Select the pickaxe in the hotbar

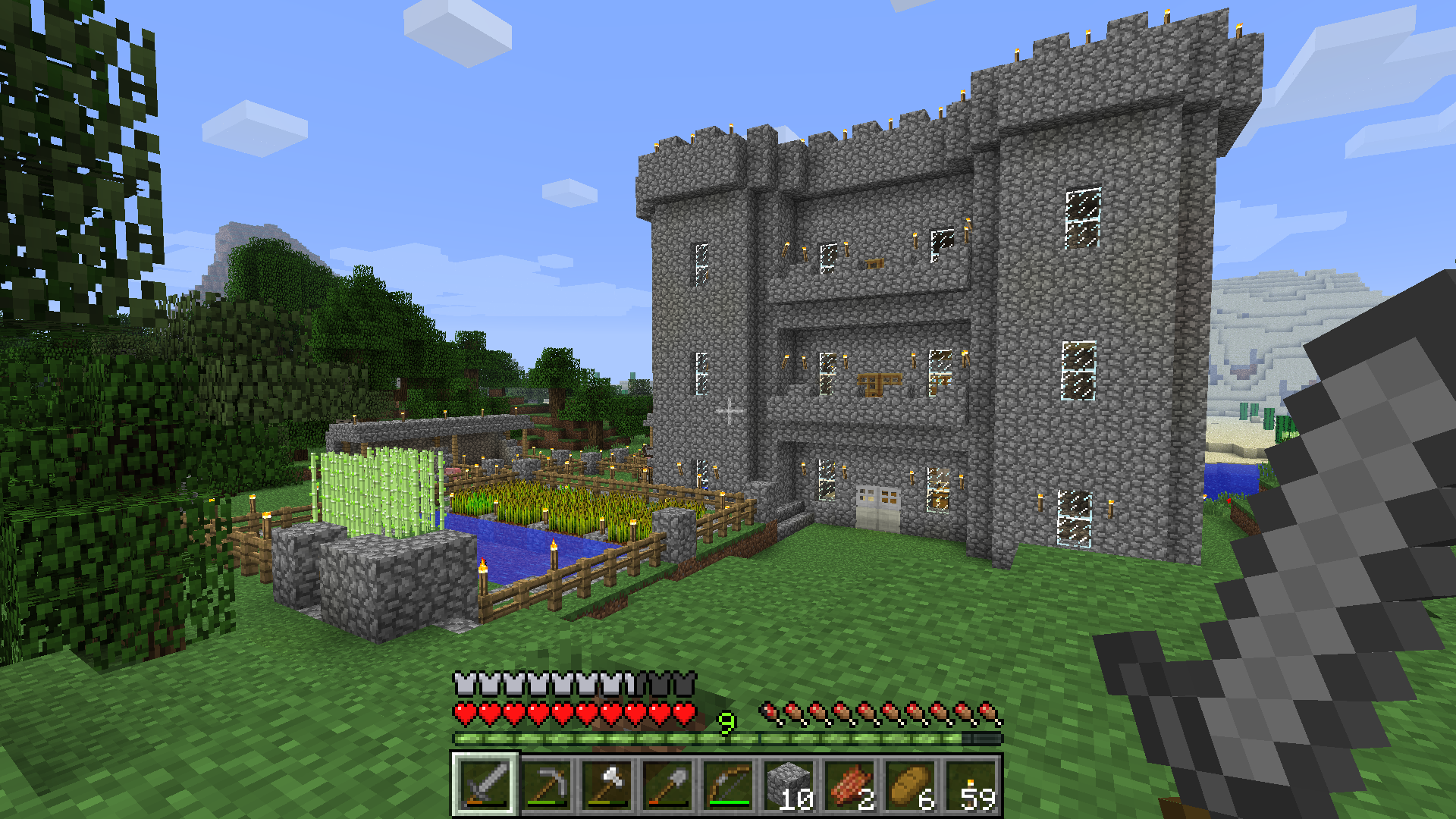coord(546,784)
